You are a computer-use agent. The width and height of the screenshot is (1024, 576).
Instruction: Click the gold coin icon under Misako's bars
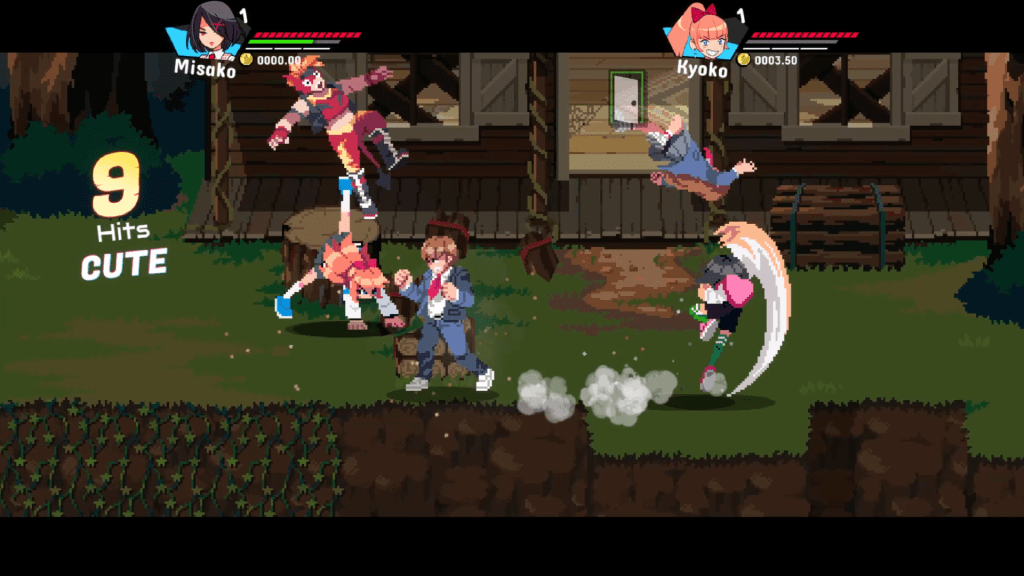247,60
